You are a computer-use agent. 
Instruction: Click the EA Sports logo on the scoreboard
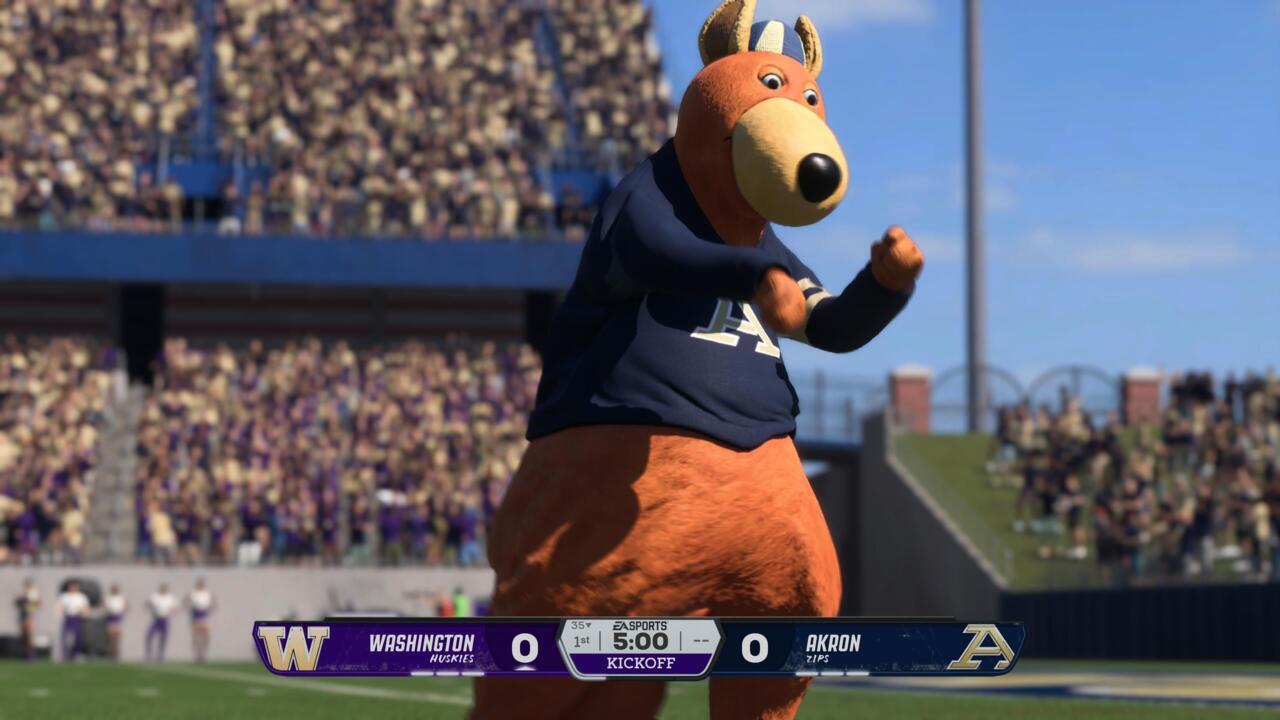click(x=640, y=624)
